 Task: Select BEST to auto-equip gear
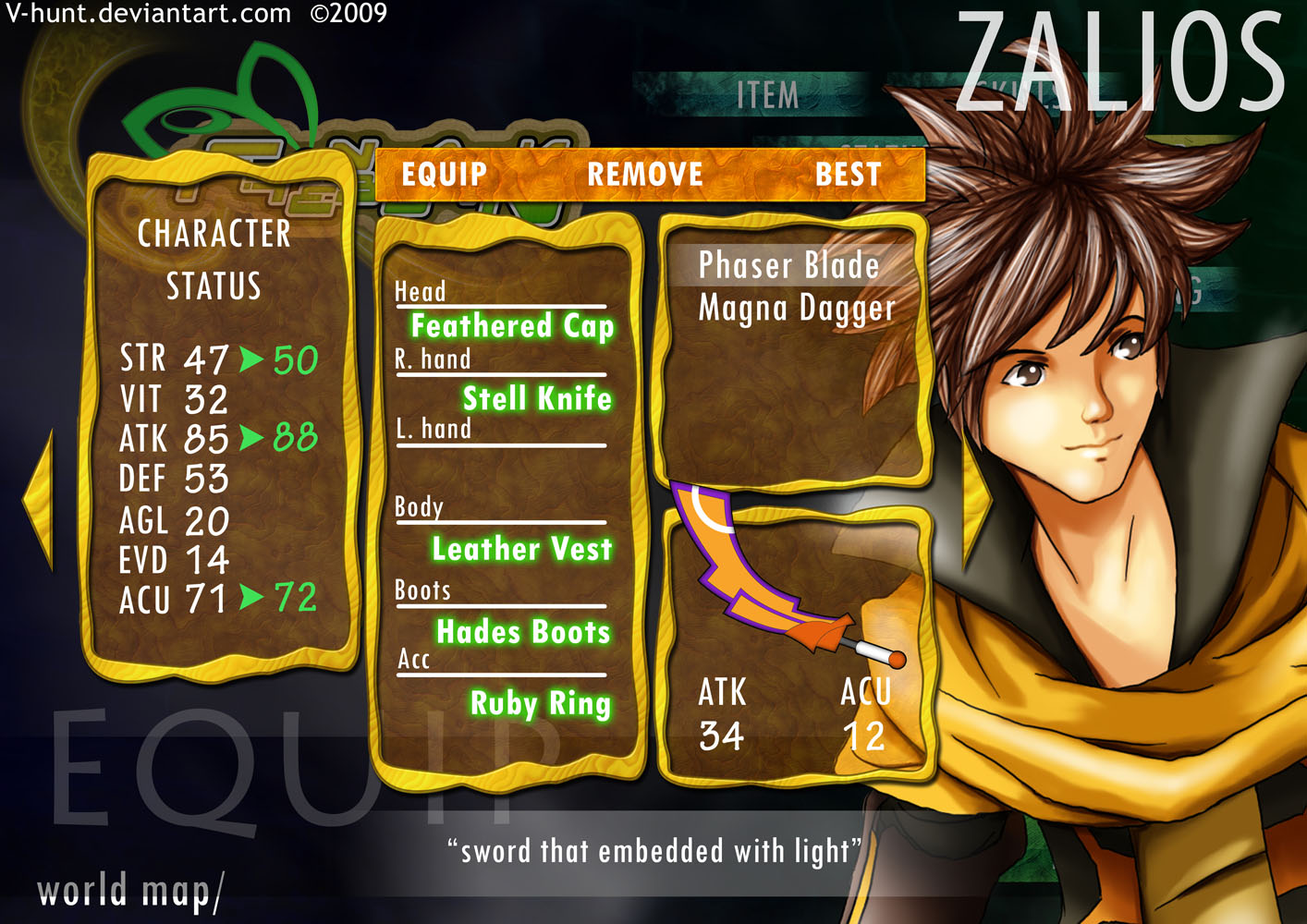tap(849, 174)
